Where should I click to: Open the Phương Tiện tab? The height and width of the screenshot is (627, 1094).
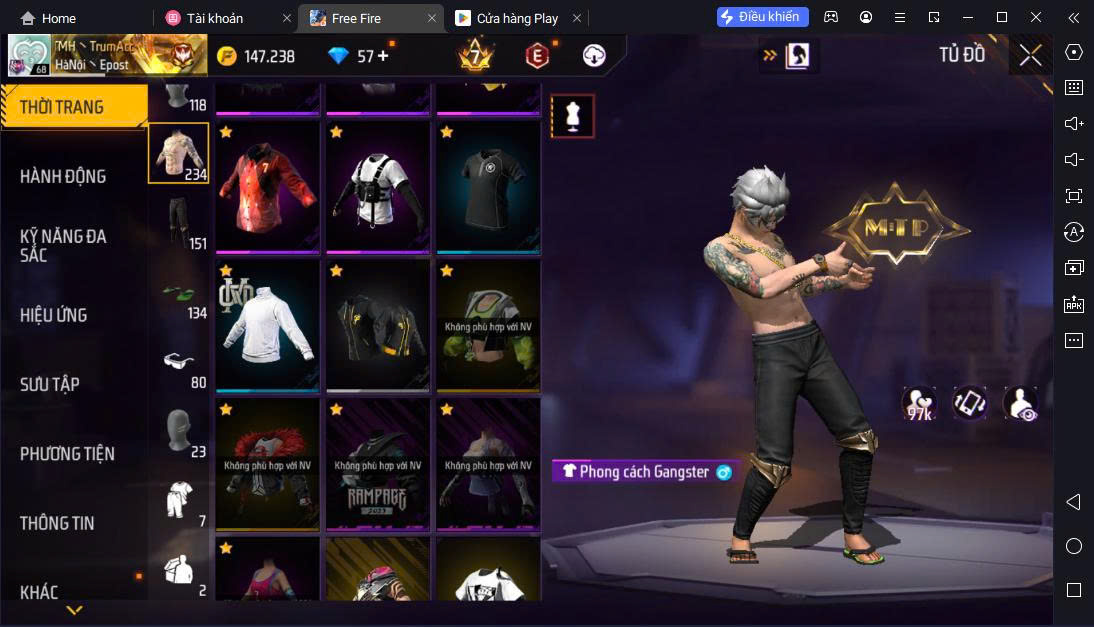pos(67,454)
